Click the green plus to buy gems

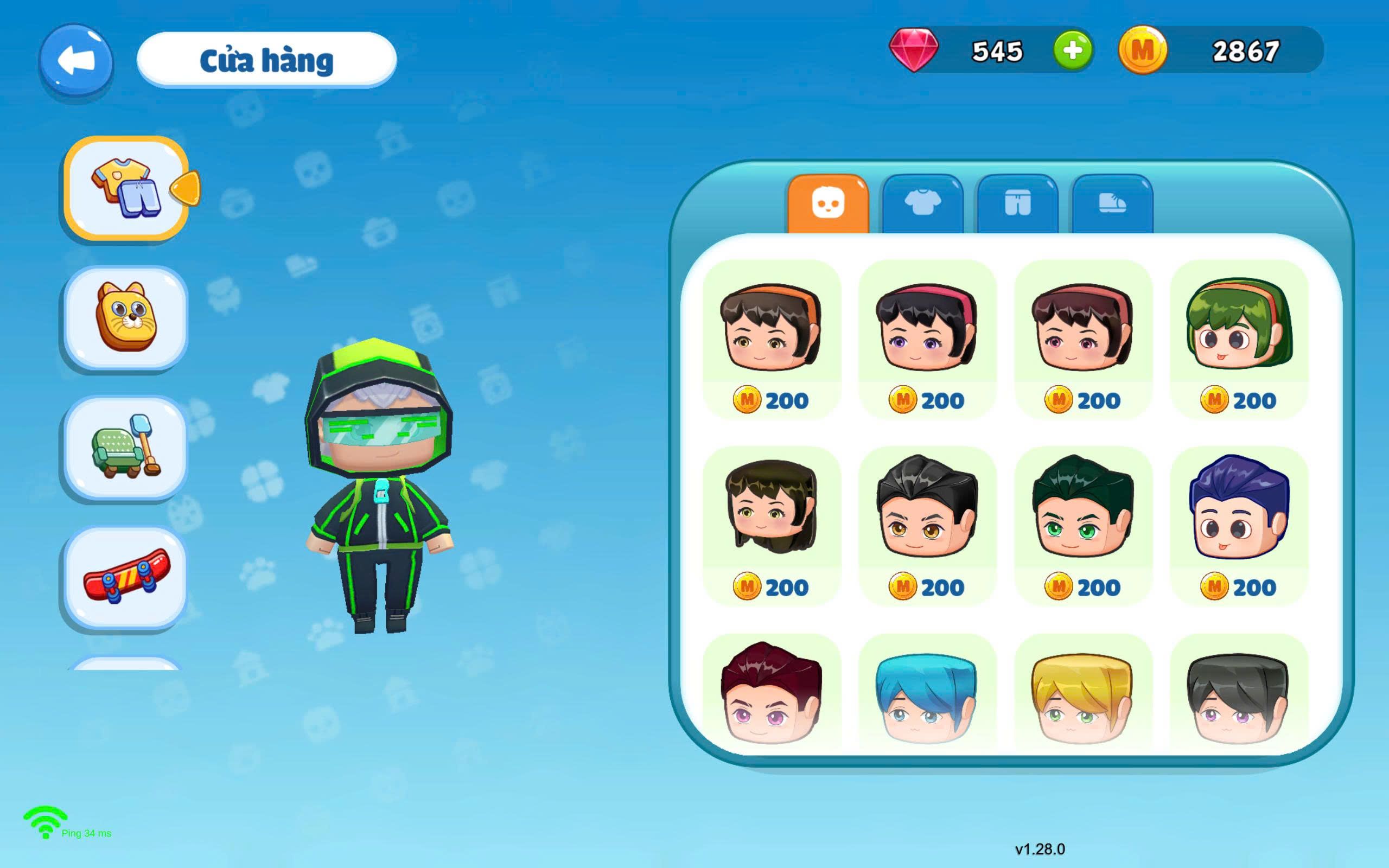(x=1074, y=52)
